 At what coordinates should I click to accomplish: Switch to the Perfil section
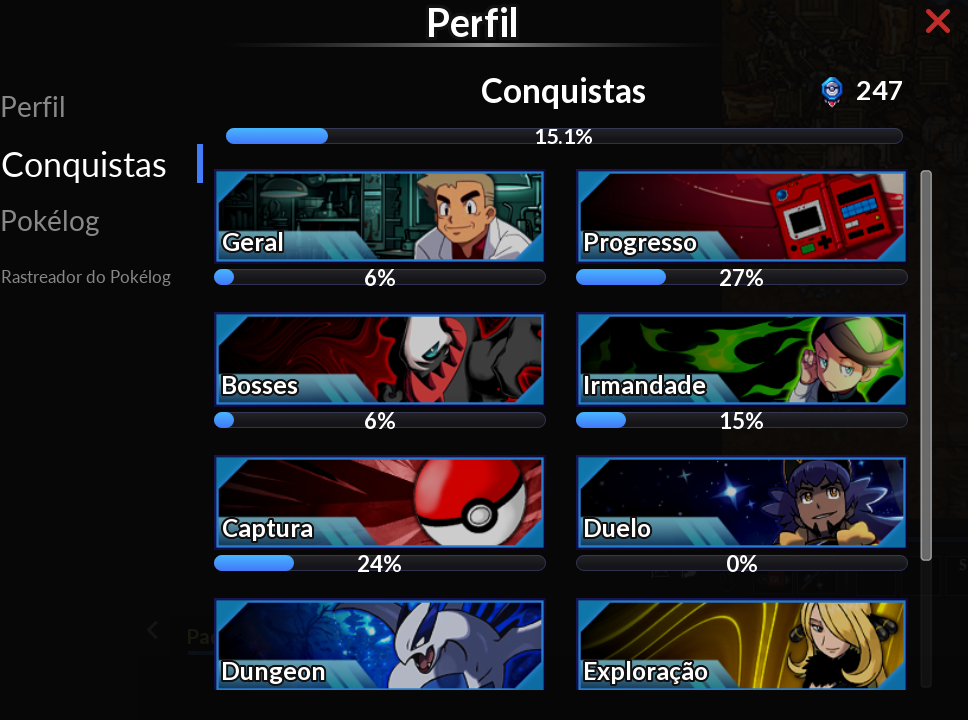(33, 107)
